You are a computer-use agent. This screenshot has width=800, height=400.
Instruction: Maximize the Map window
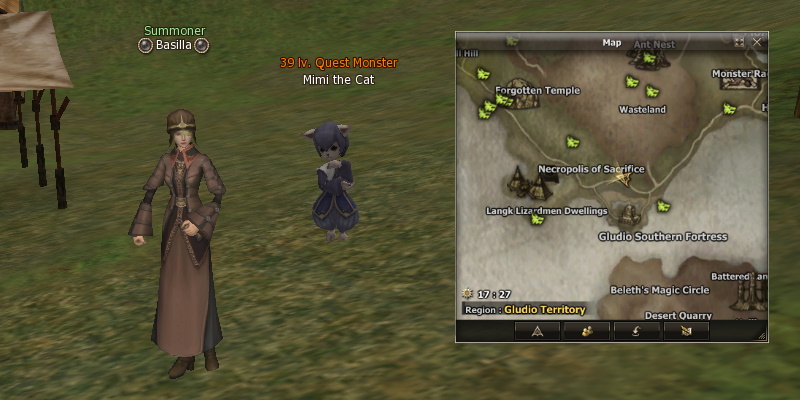click(740, 43)
